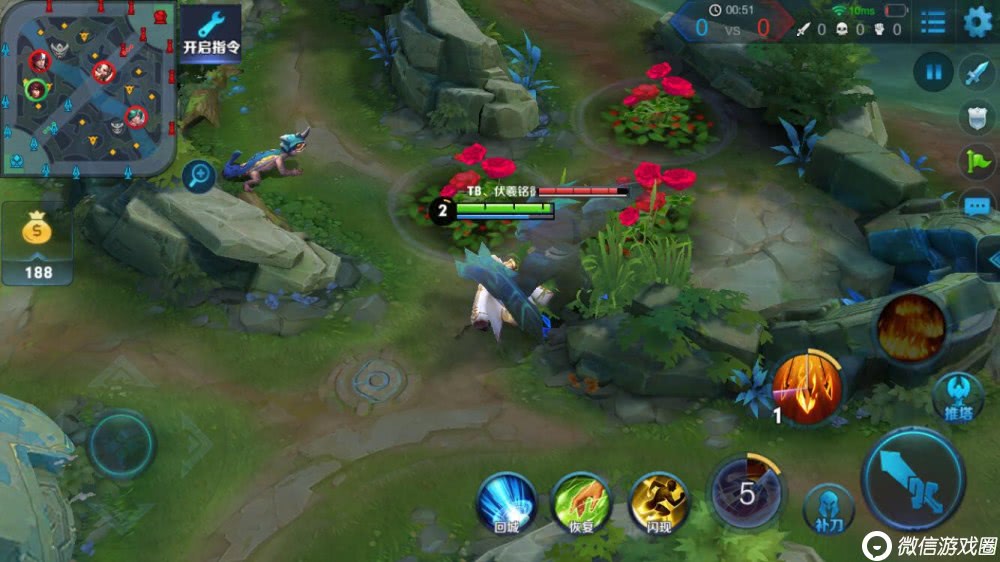
Task: Tap the 推塔 tower attack button
Action: (958, 397)
